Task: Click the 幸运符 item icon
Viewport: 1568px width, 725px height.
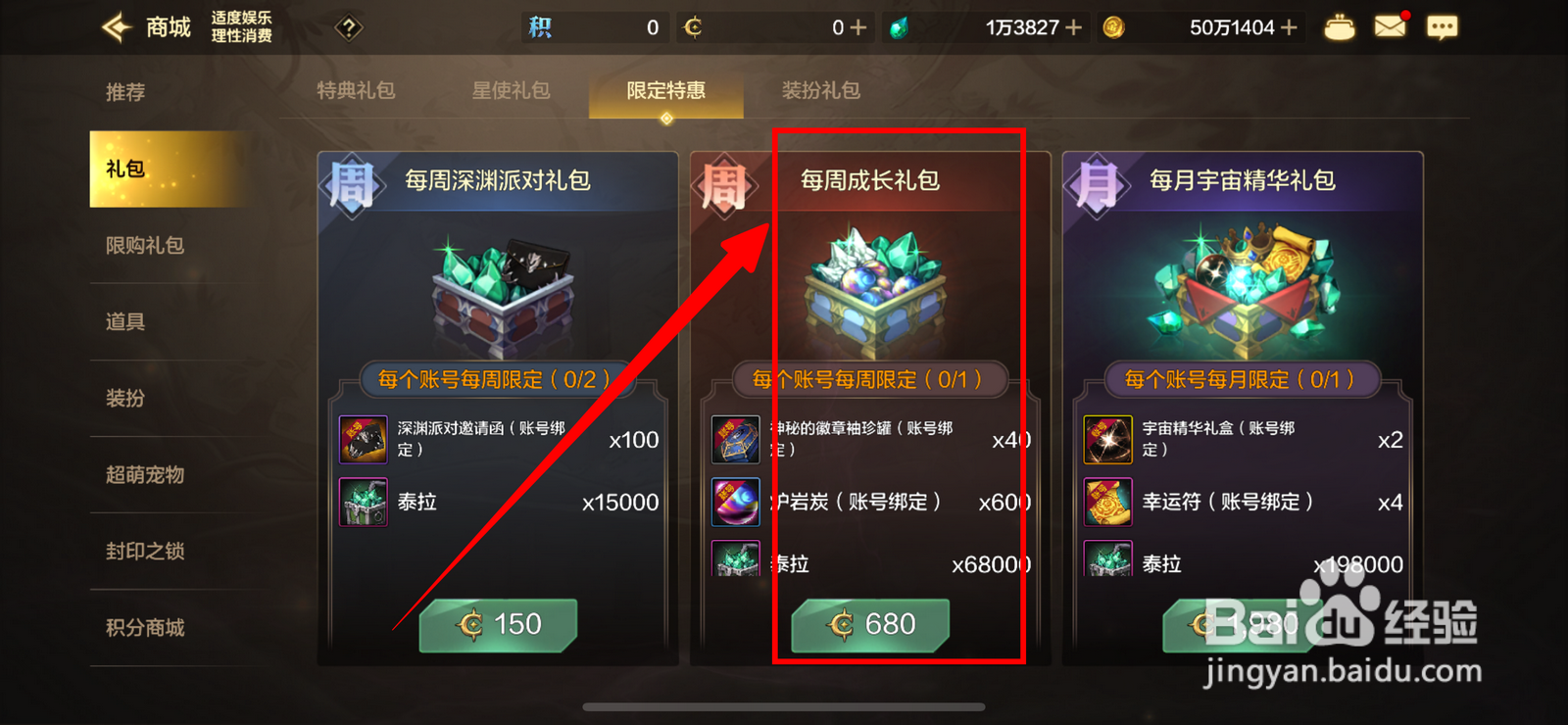Action: 1107,502
